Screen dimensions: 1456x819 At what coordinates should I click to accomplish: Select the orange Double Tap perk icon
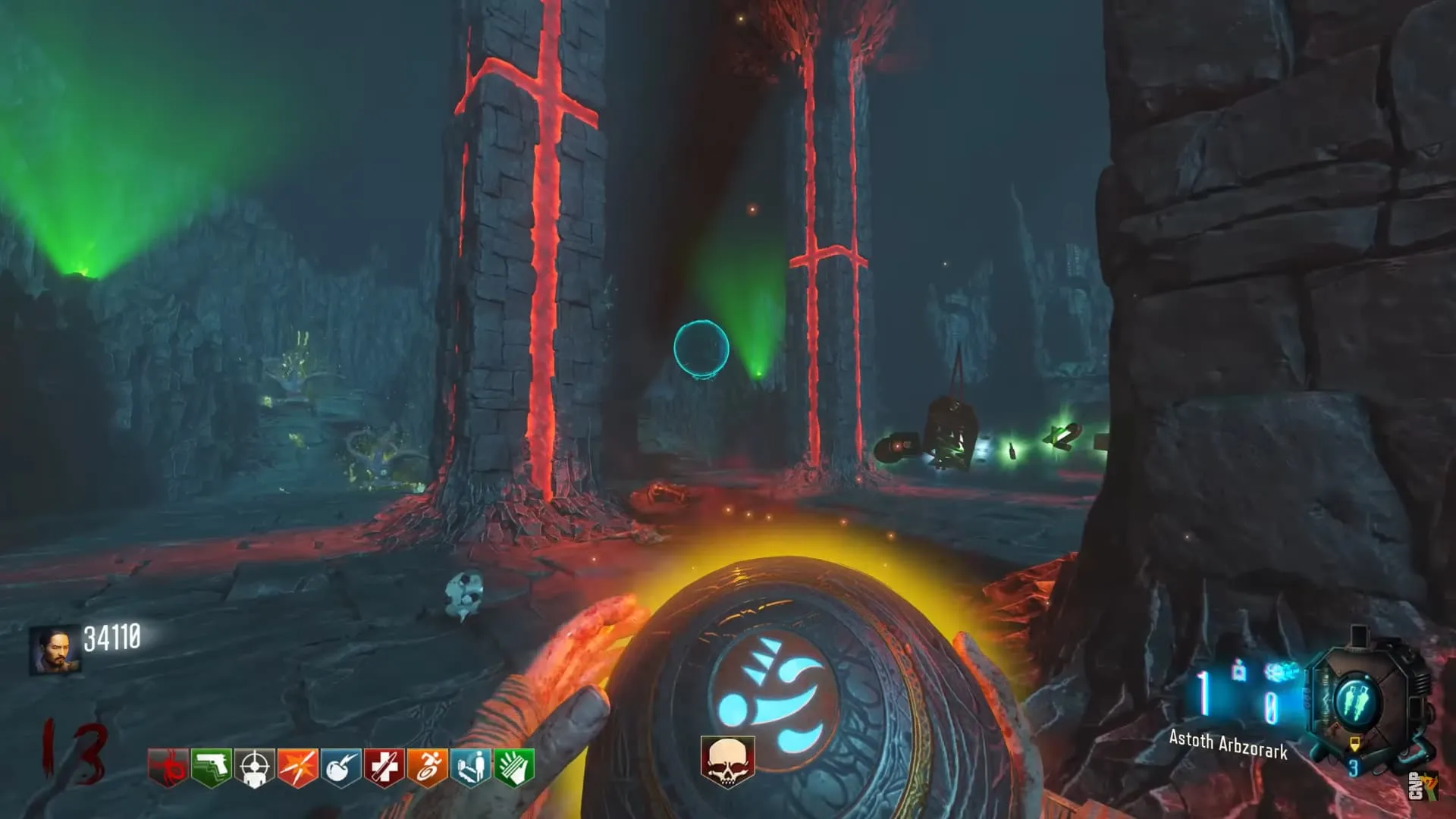click(x=298, y=768)
